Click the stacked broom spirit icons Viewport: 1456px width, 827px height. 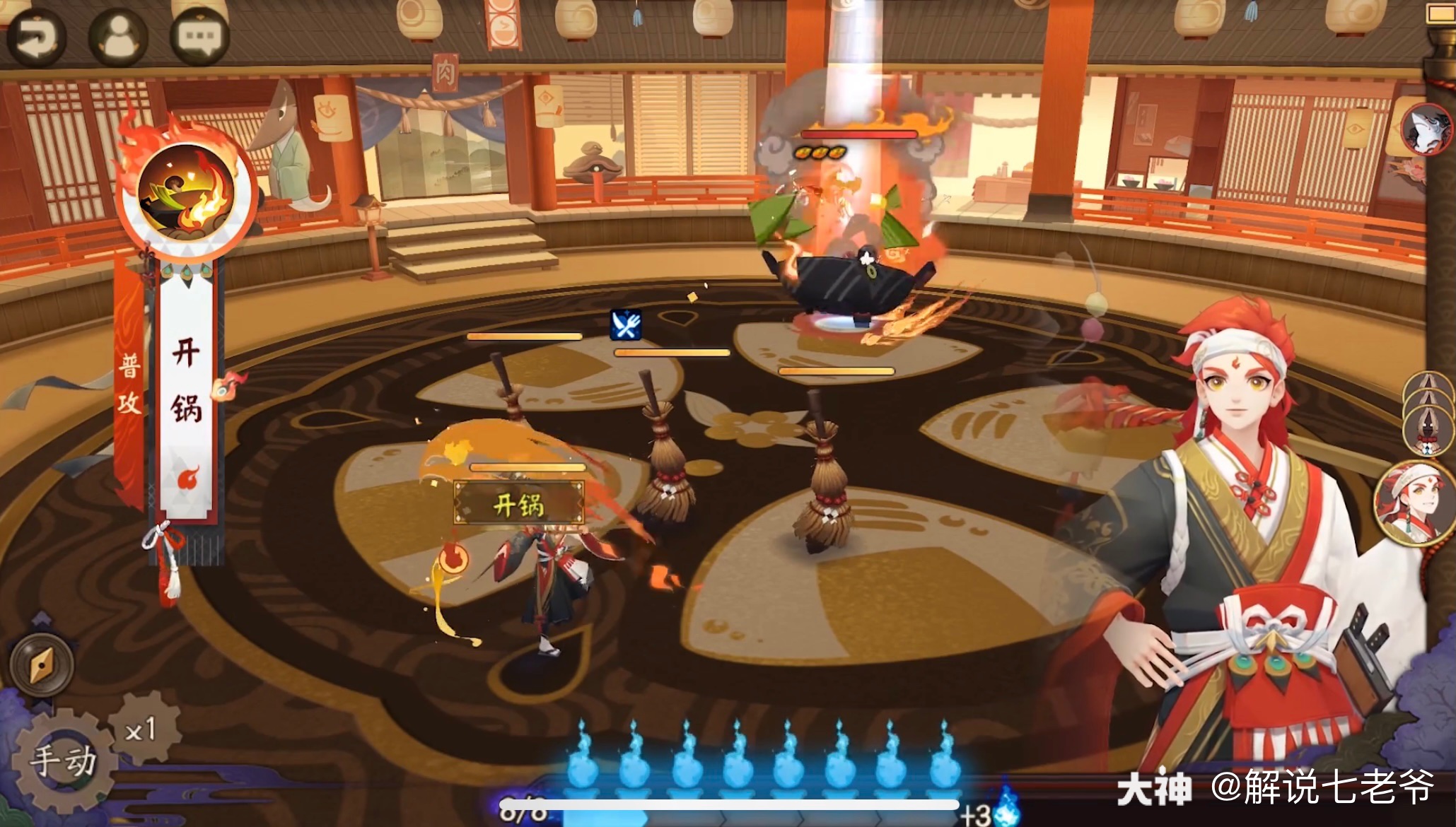click(1428, 413)
